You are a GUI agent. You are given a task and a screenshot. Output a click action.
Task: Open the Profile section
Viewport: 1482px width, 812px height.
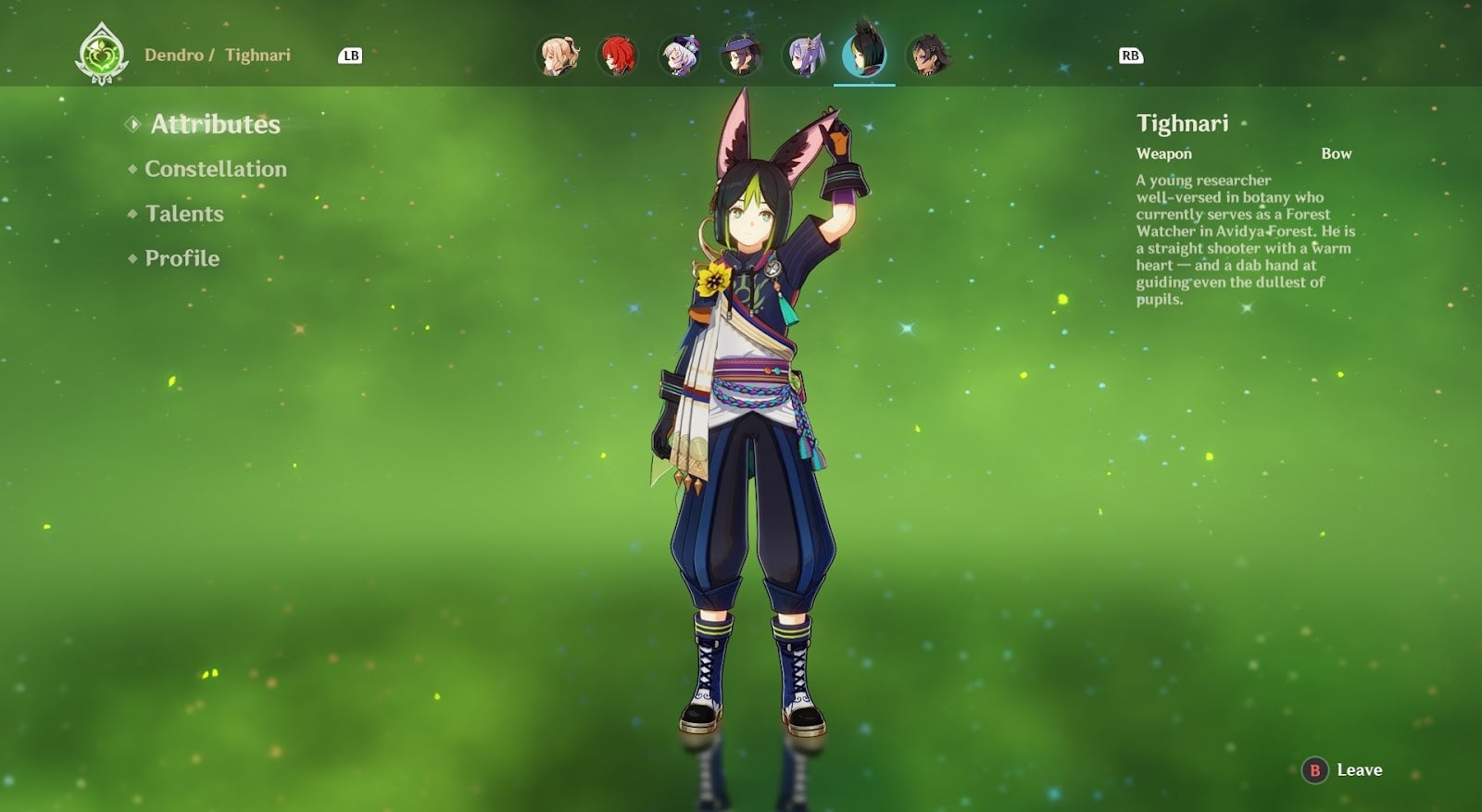click(180, 258)
